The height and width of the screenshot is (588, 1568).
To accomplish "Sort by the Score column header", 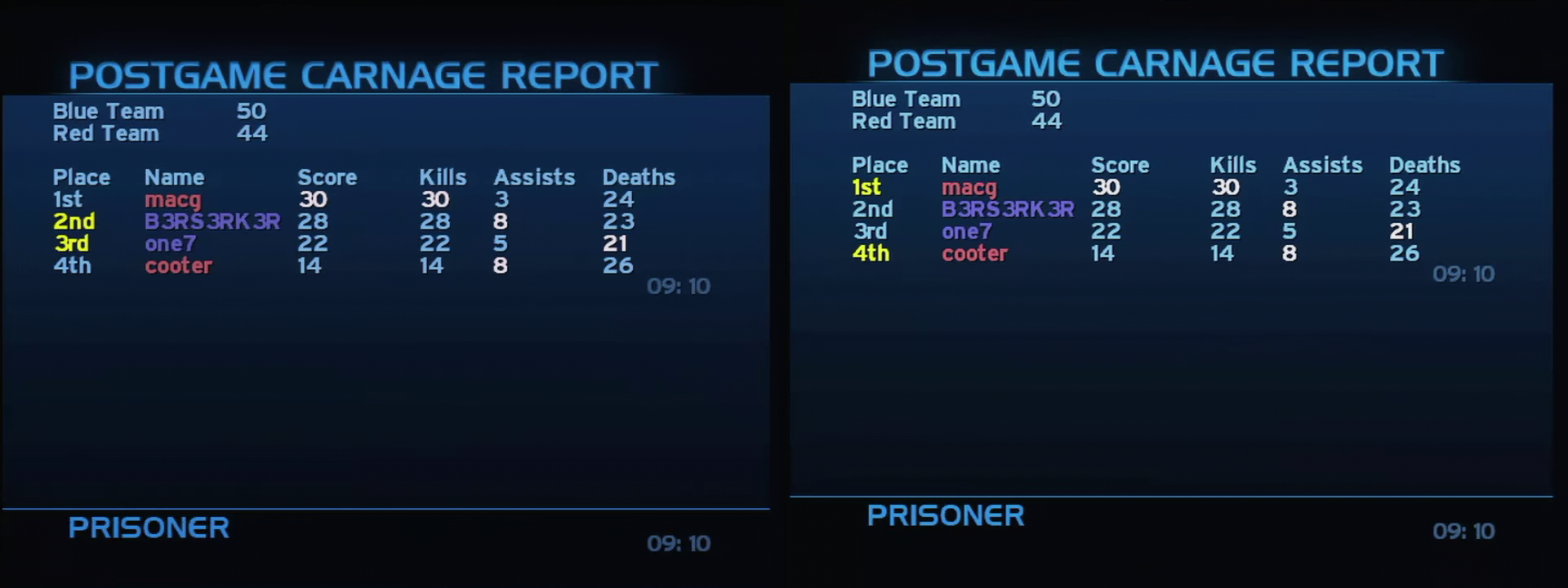I will tap(328, 176).
